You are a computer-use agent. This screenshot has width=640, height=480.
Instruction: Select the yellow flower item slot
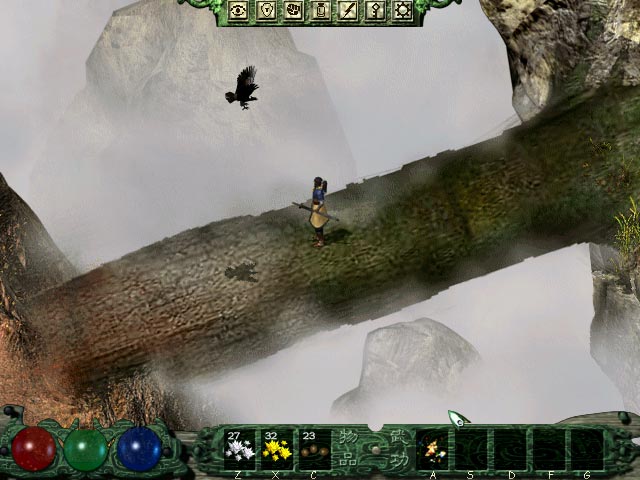[277, 449]
